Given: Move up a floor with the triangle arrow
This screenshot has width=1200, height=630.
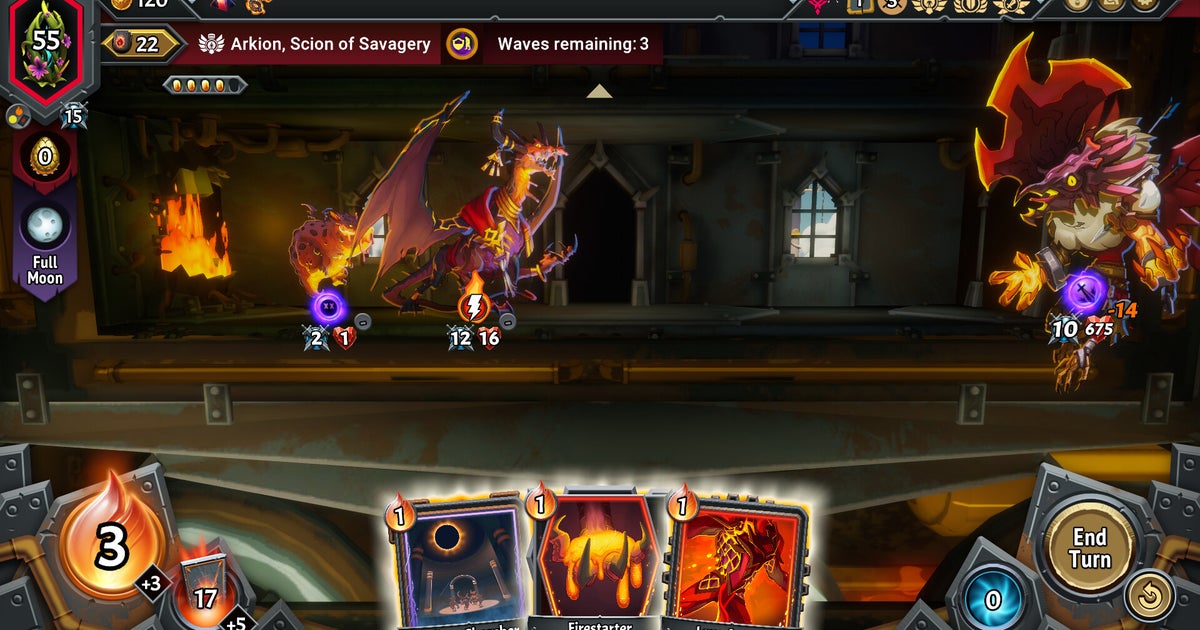Looking at the screenshot, I should coord(599,91).
